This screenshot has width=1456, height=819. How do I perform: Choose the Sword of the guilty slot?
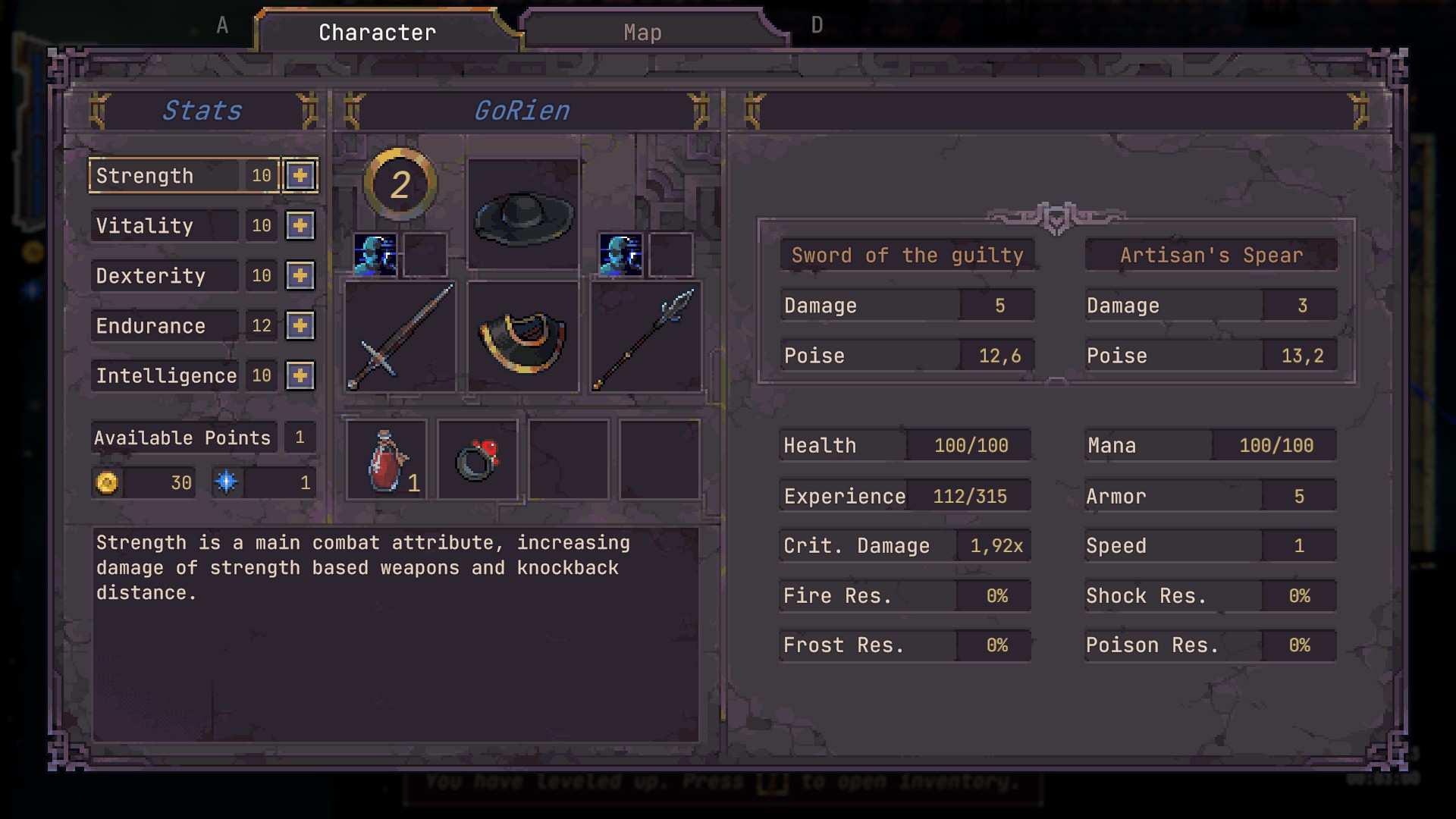(400, 337)
